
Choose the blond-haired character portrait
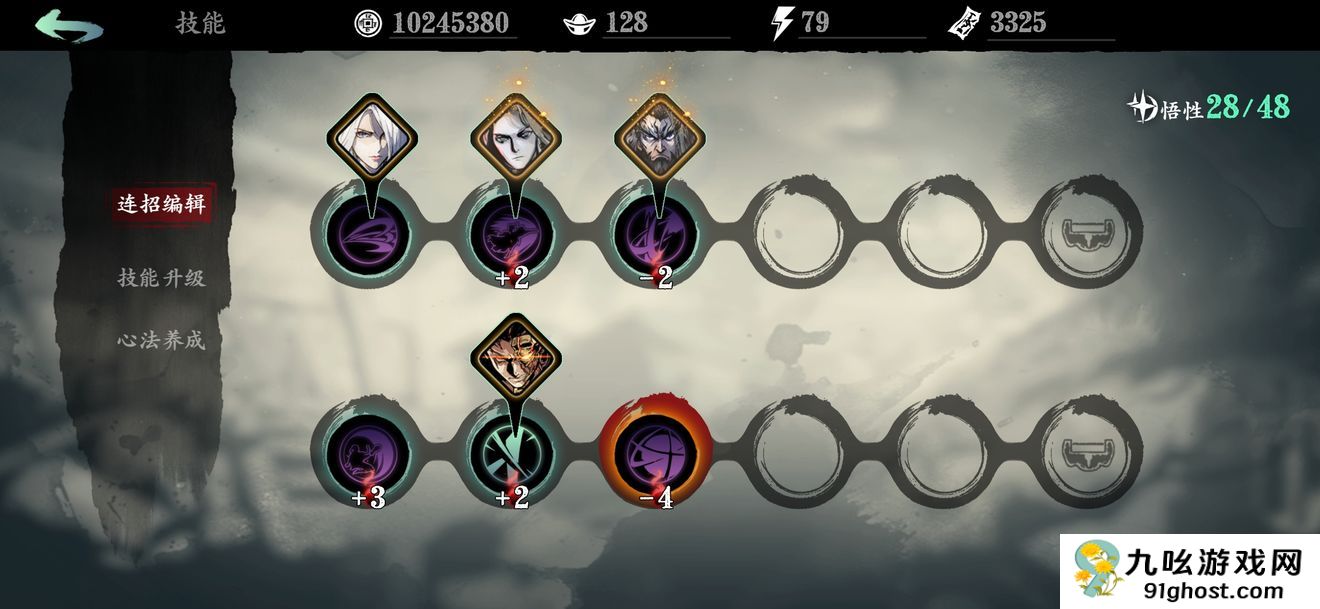point(515,140)
